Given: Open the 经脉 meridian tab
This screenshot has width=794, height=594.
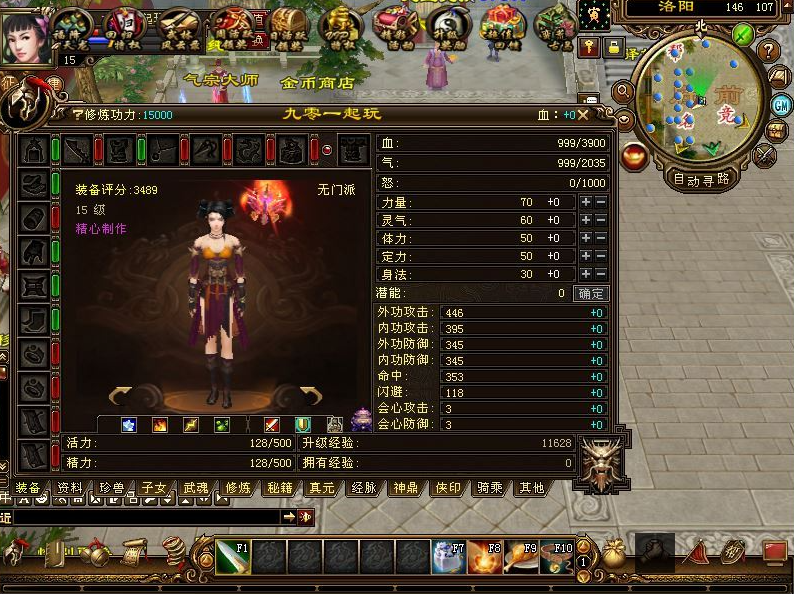Looking at the screenshot, I should coord(363,488).
